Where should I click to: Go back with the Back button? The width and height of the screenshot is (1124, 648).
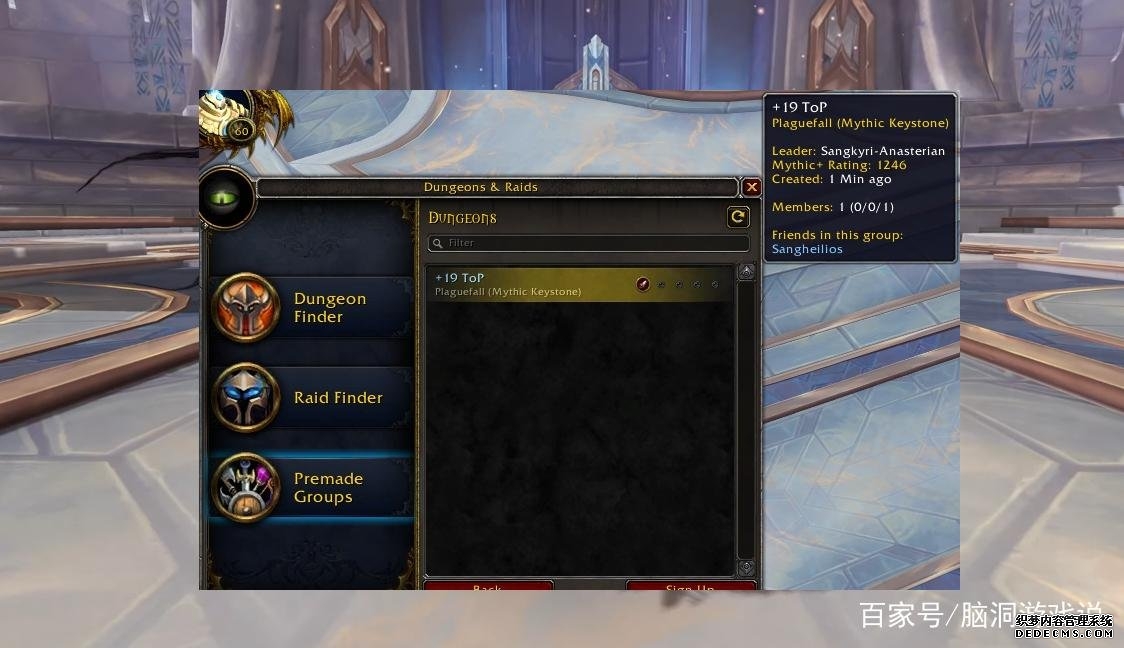[488, 586]
